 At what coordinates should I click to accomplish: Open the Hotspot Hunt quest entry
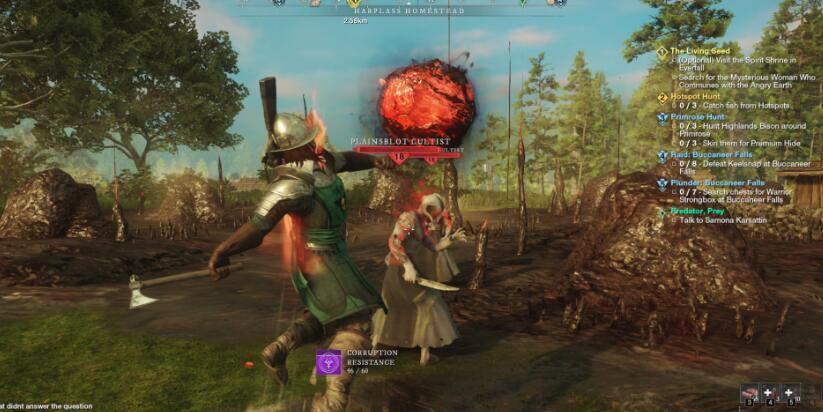point(696,97)
